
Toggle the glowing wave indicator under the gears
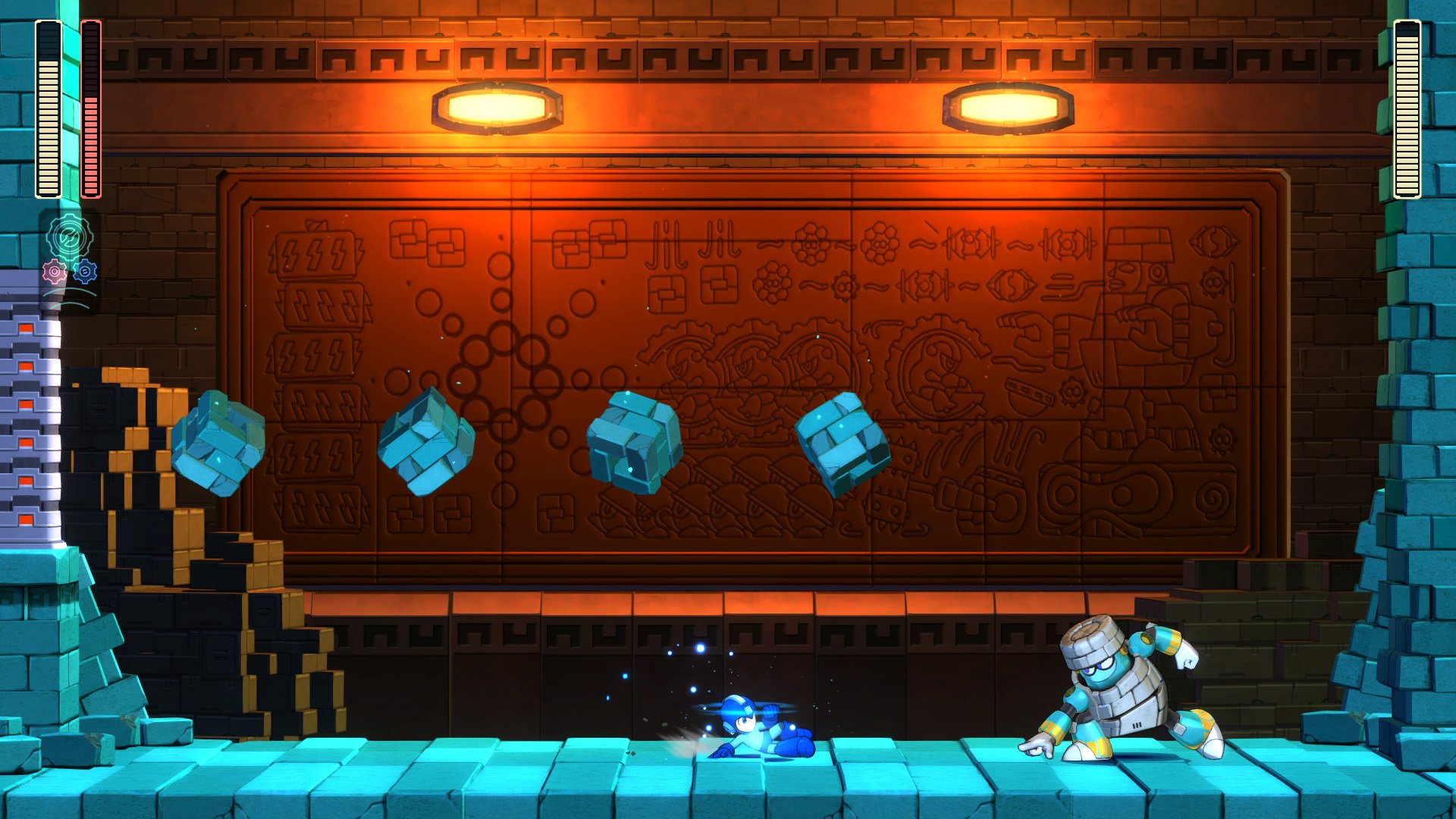(x=68, y=296)
